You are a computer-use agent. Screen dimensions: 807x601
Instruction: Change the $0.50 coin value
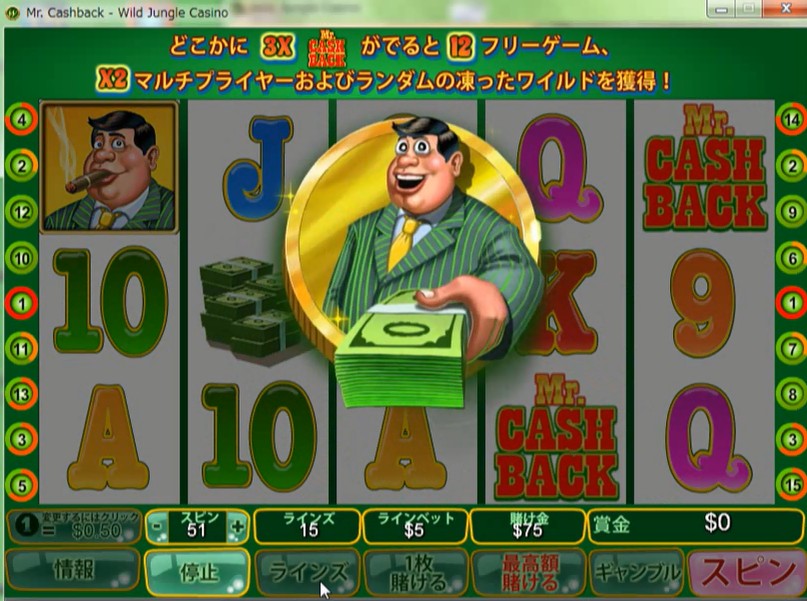(72, 526)
